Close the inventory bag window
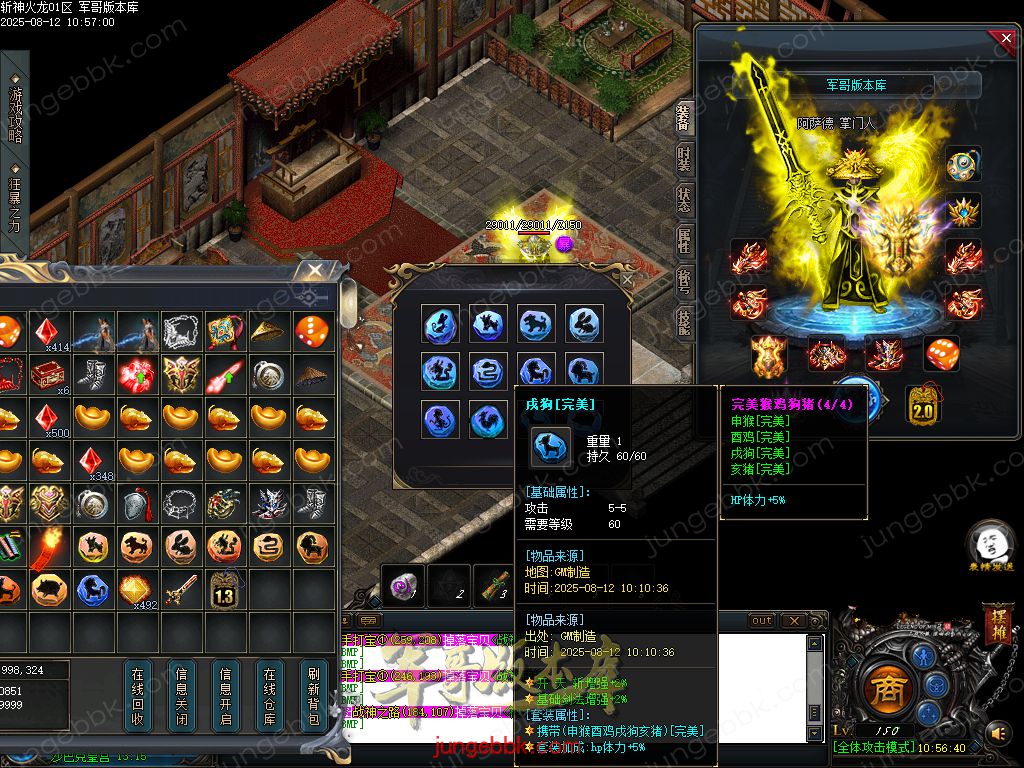This screenshot has height=768, width=1024. point(314,271)
